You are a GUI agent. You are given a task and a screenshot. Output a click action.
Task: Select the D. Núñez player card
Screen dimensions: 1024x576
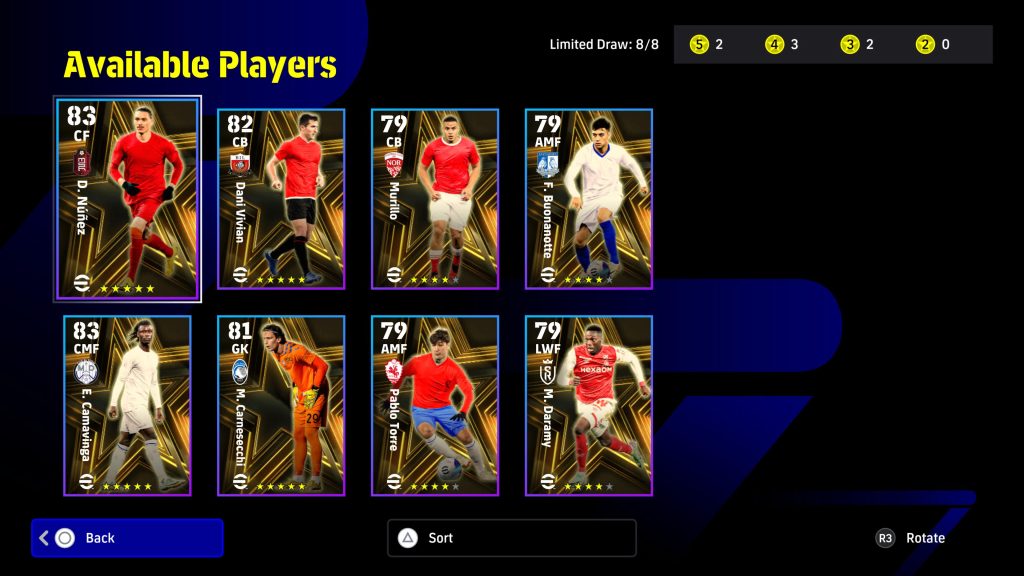tap(127, 198)
